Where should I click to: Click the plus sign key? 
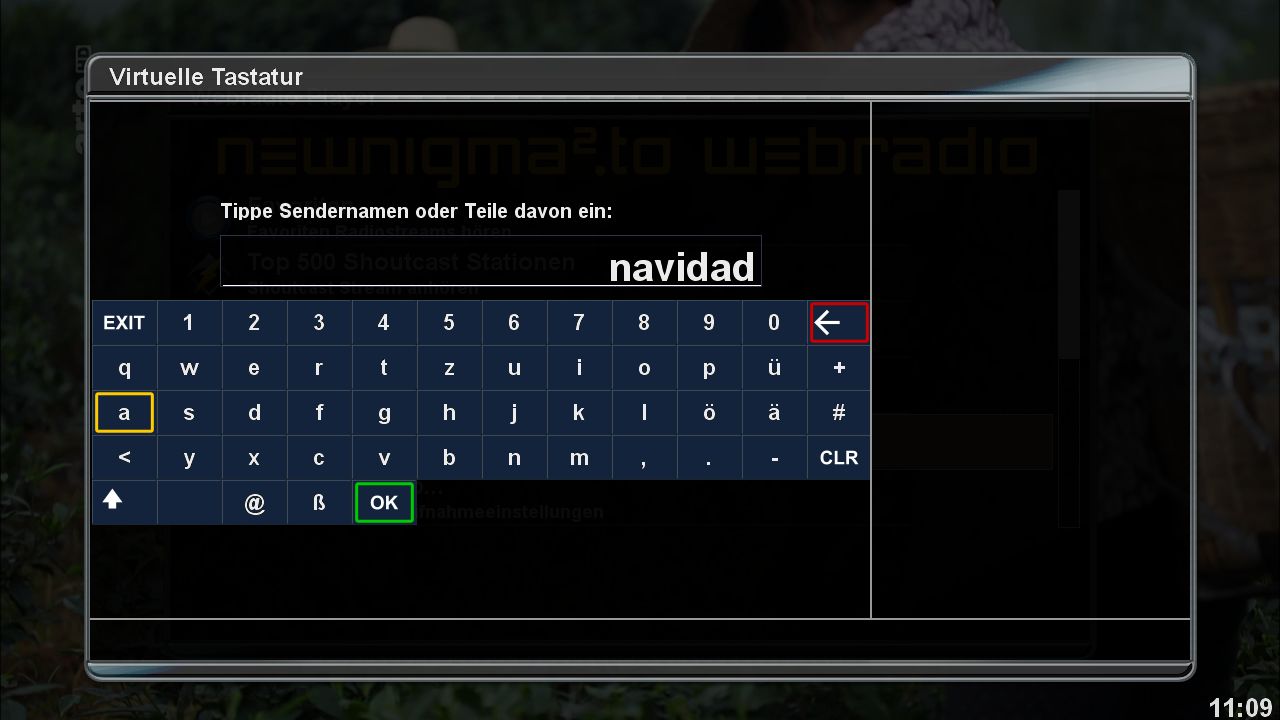[x=838, y=367]
